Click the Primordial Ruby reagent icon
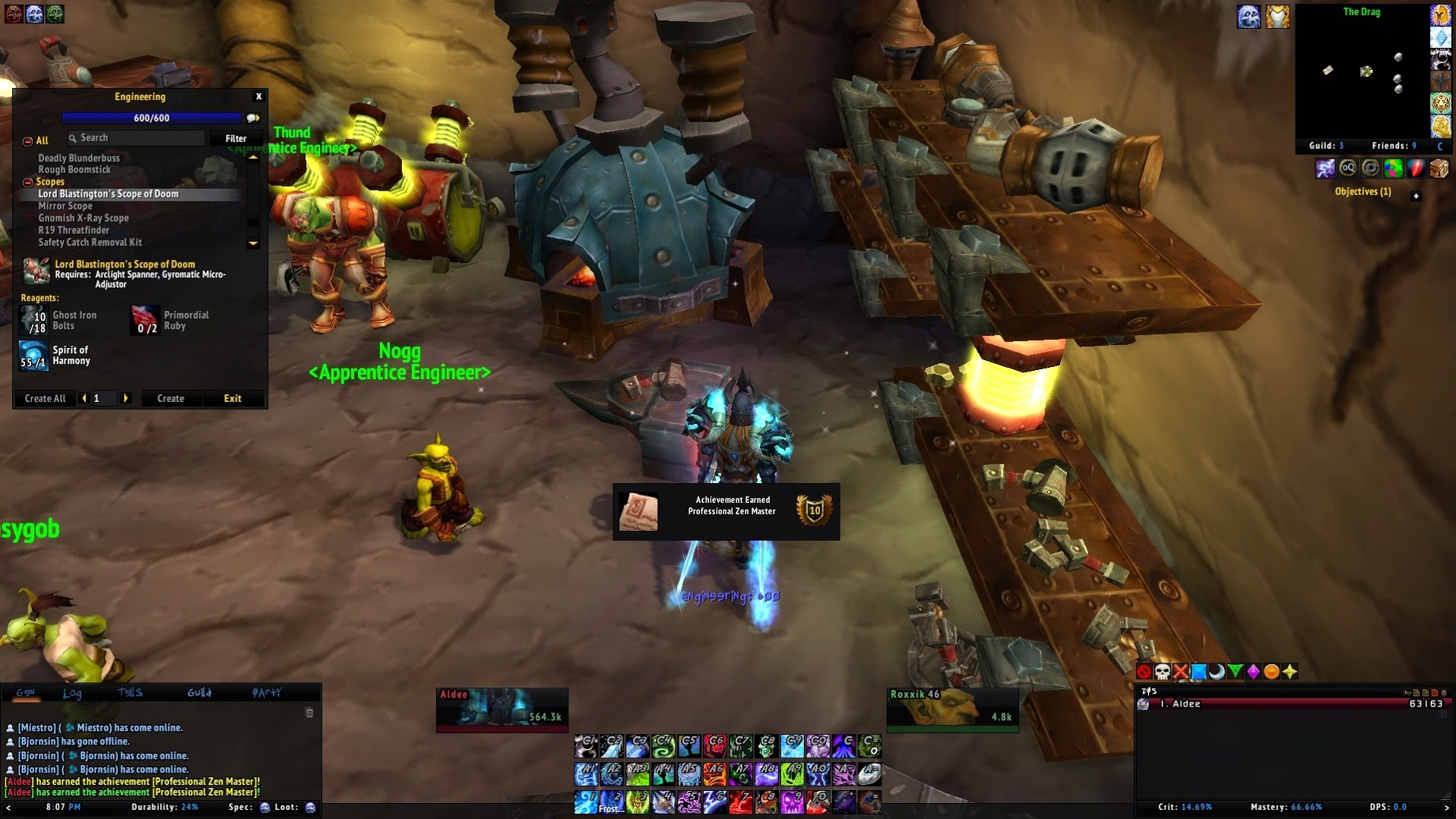 pyautogui.click(x=144, y=321)
